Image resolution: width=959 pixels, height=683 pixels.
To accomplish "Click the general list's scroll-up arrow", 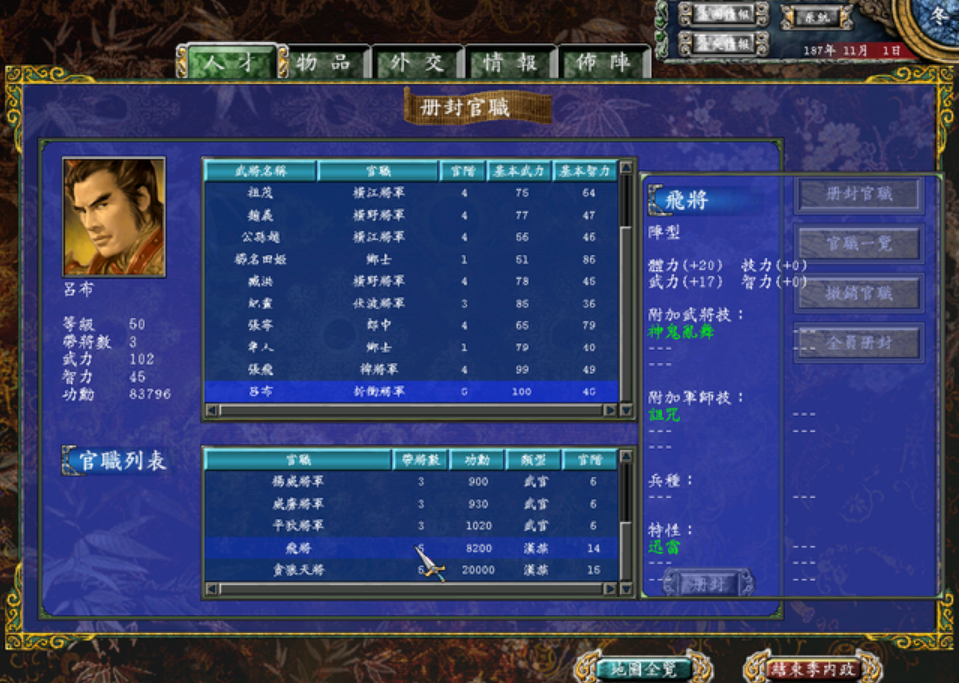I will [627, 168].
